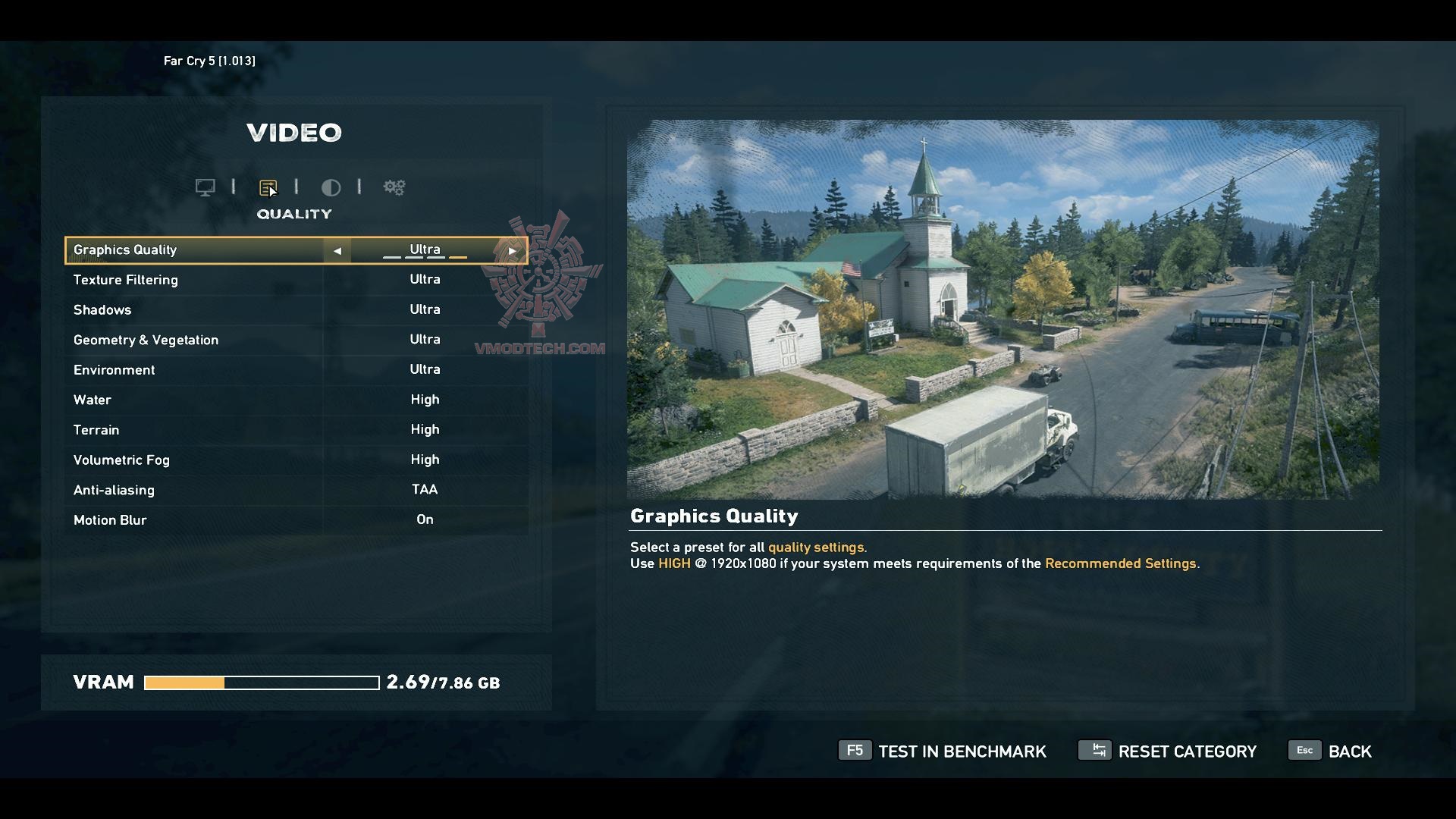Click Test in Benchmark

(943, 751)
